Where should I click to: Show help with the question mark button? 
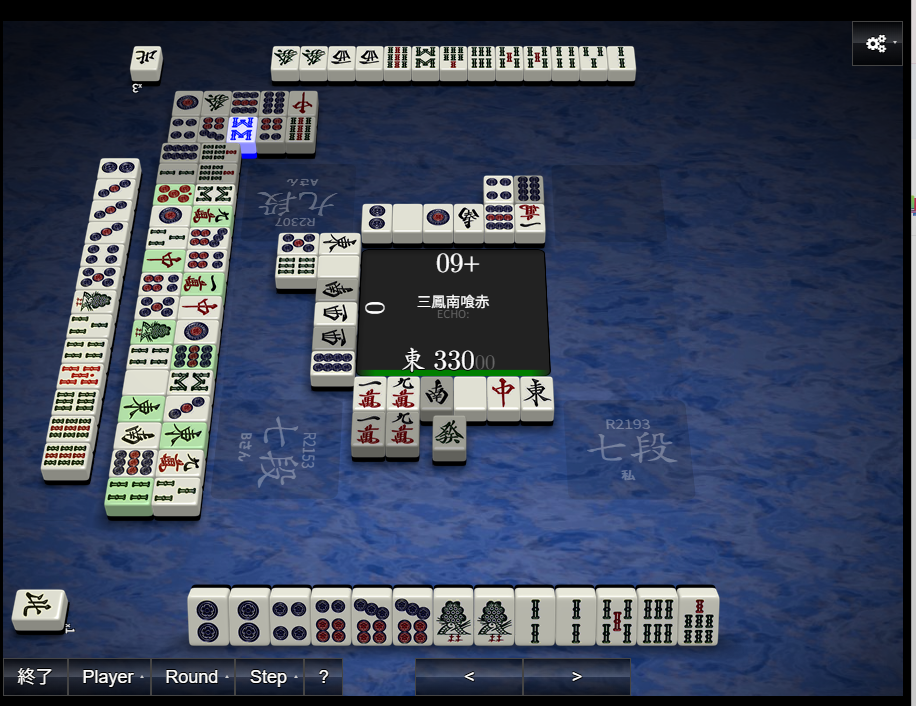pyautogui.click(x=323, y=677)
